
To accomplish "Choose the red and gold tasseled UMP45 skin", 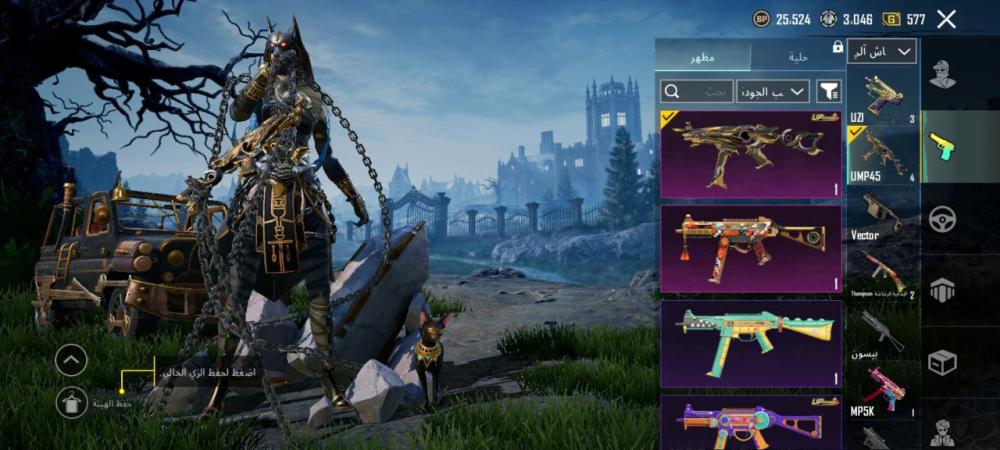I will pyautogui.click(x=751, y=249).
